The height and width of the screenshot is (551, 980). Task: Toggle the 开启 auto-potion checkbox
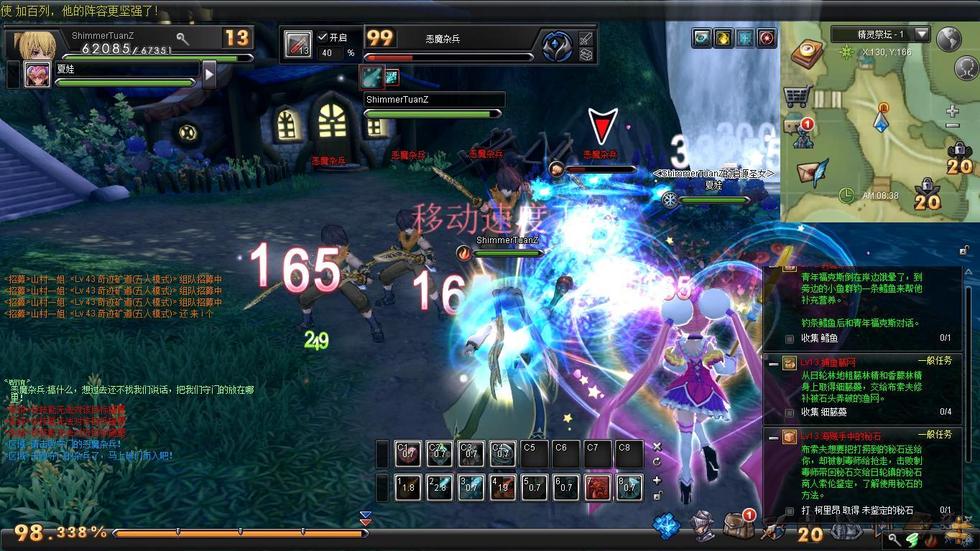[323, 37]
